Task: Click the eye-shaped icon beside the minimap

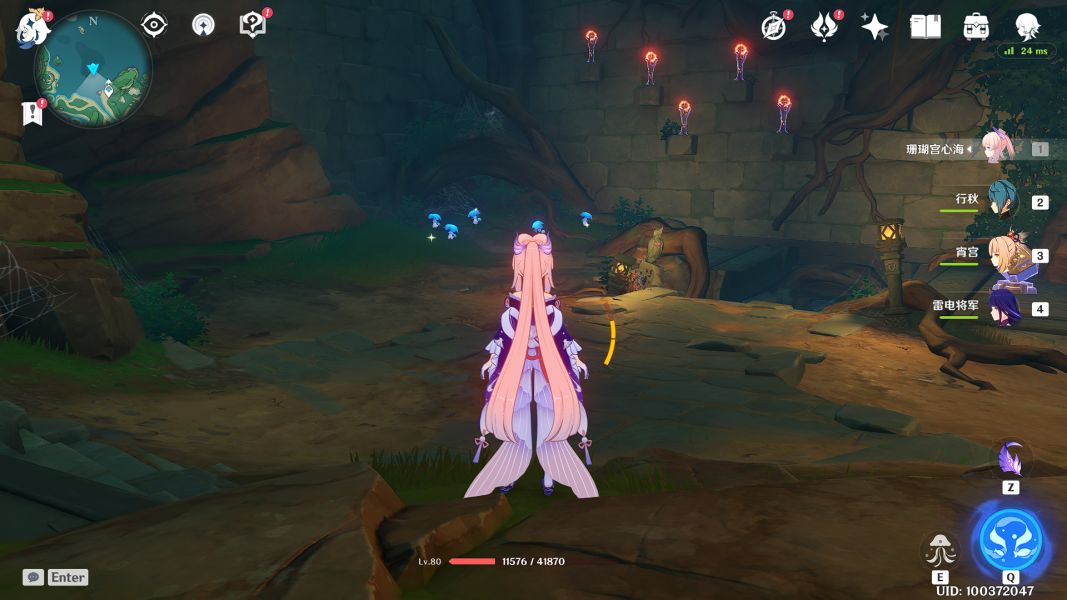Action: 154,25
